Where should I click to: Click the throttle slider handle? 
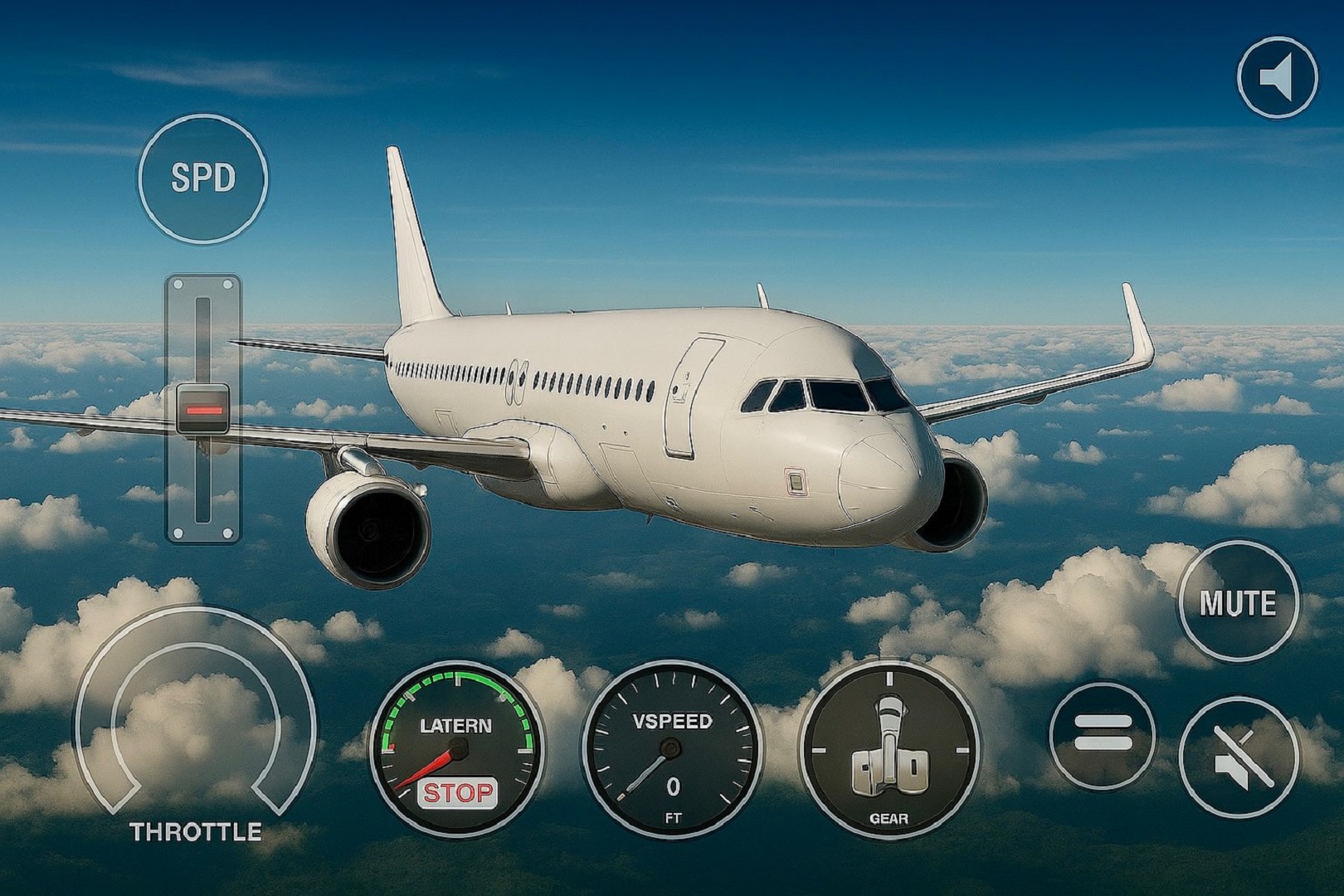coord(203,407)
